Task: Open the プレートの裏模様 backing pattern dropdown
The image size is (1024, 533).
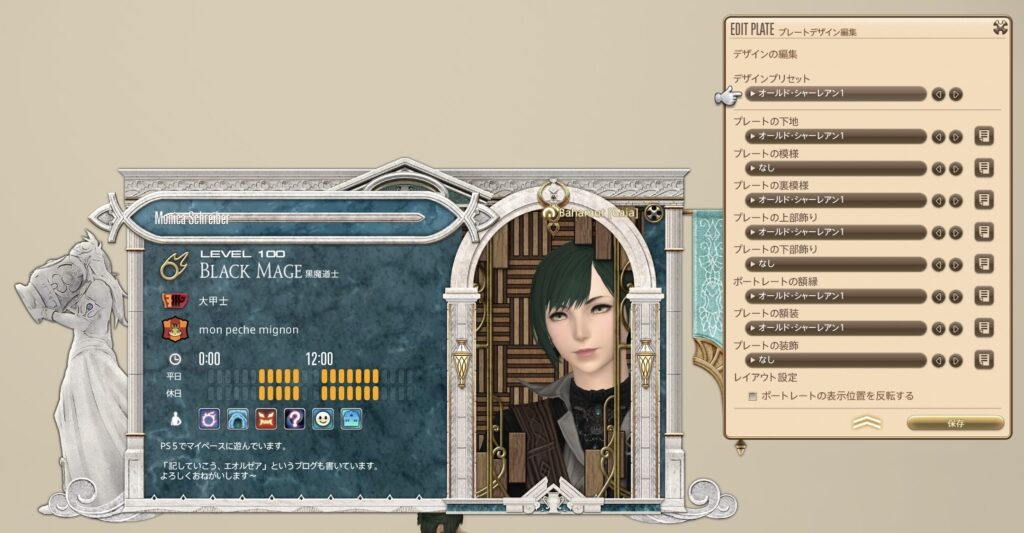Action: coord(837,200)
